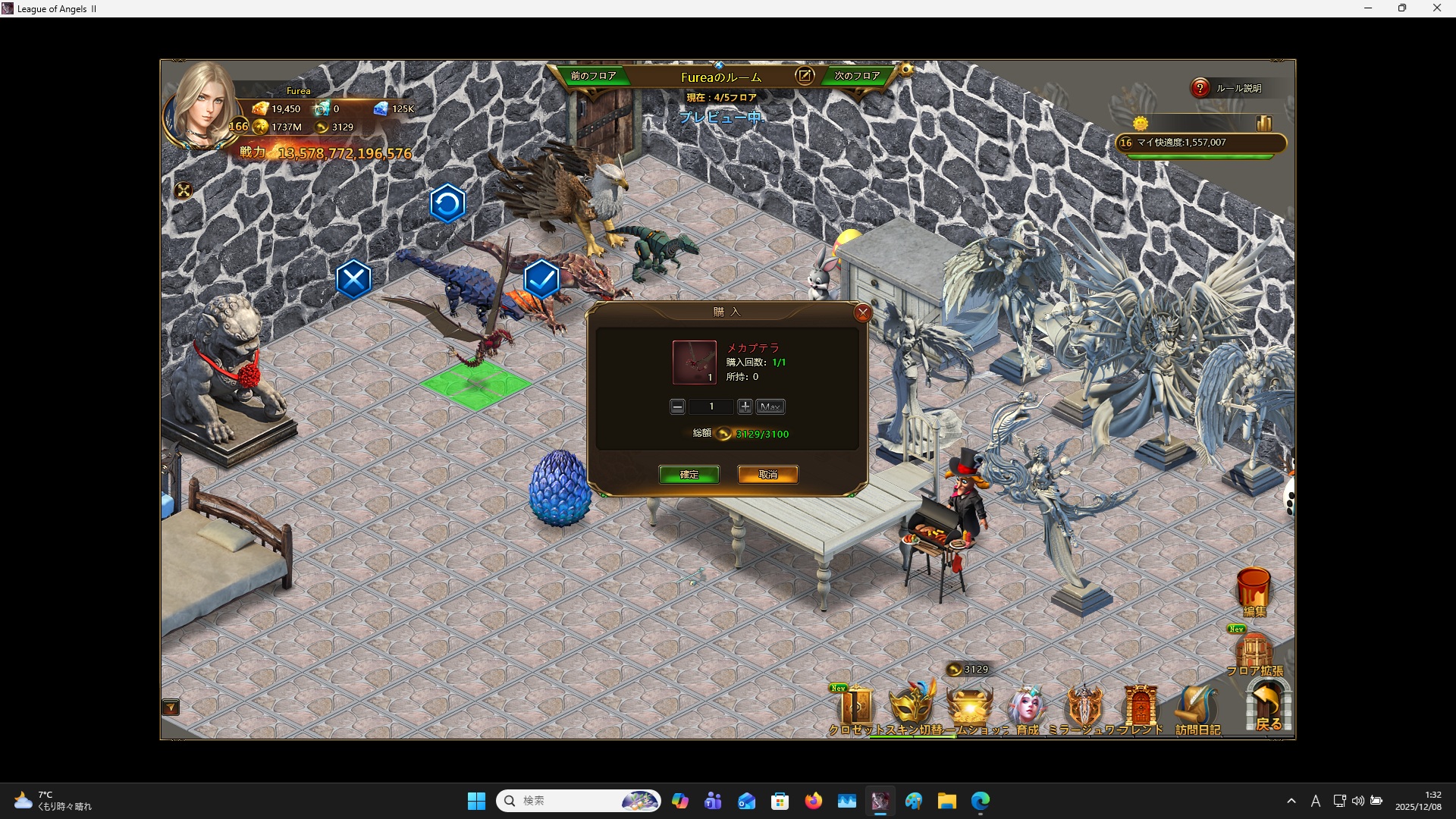Open the ルール説明 rules help

(x=1228, y=89)
